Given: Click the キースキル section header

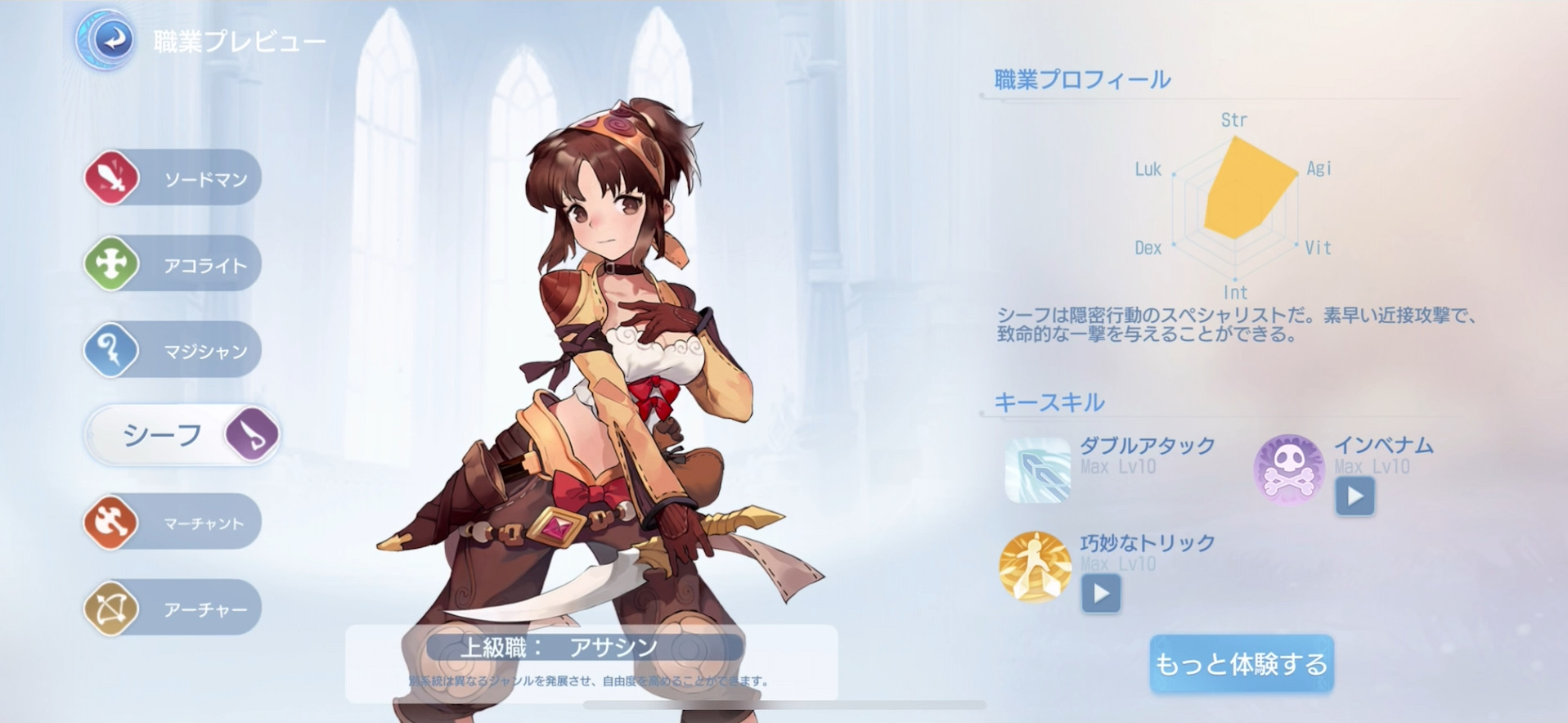Looking at the screenshot, I should (1049, 402).
